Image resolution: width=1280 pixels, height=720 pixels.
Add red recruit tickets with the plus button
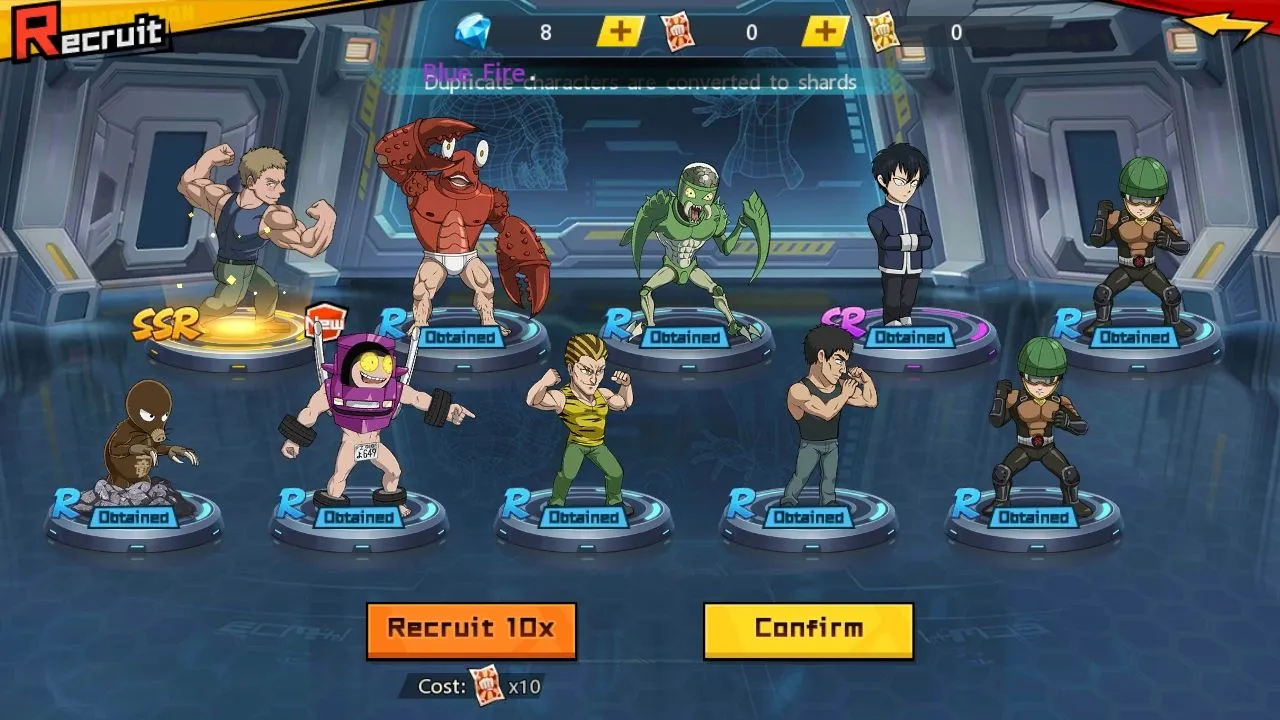coord(825,32)
